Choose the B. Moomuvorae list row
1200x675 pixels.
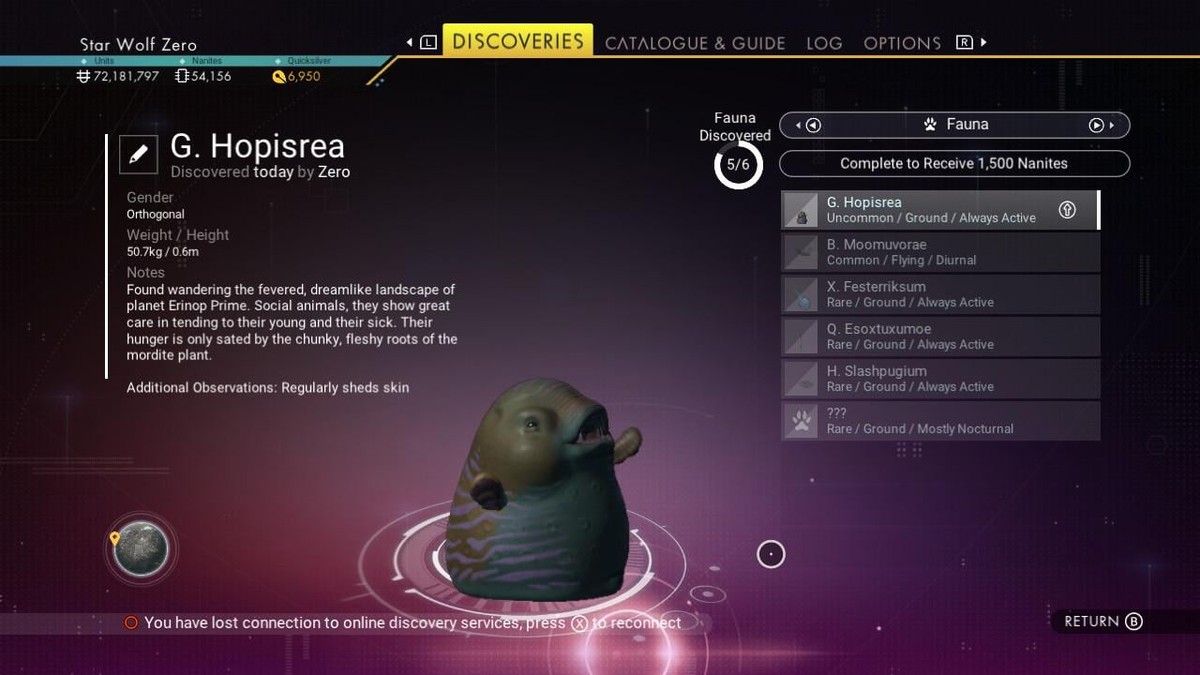(x=940, y=252)
